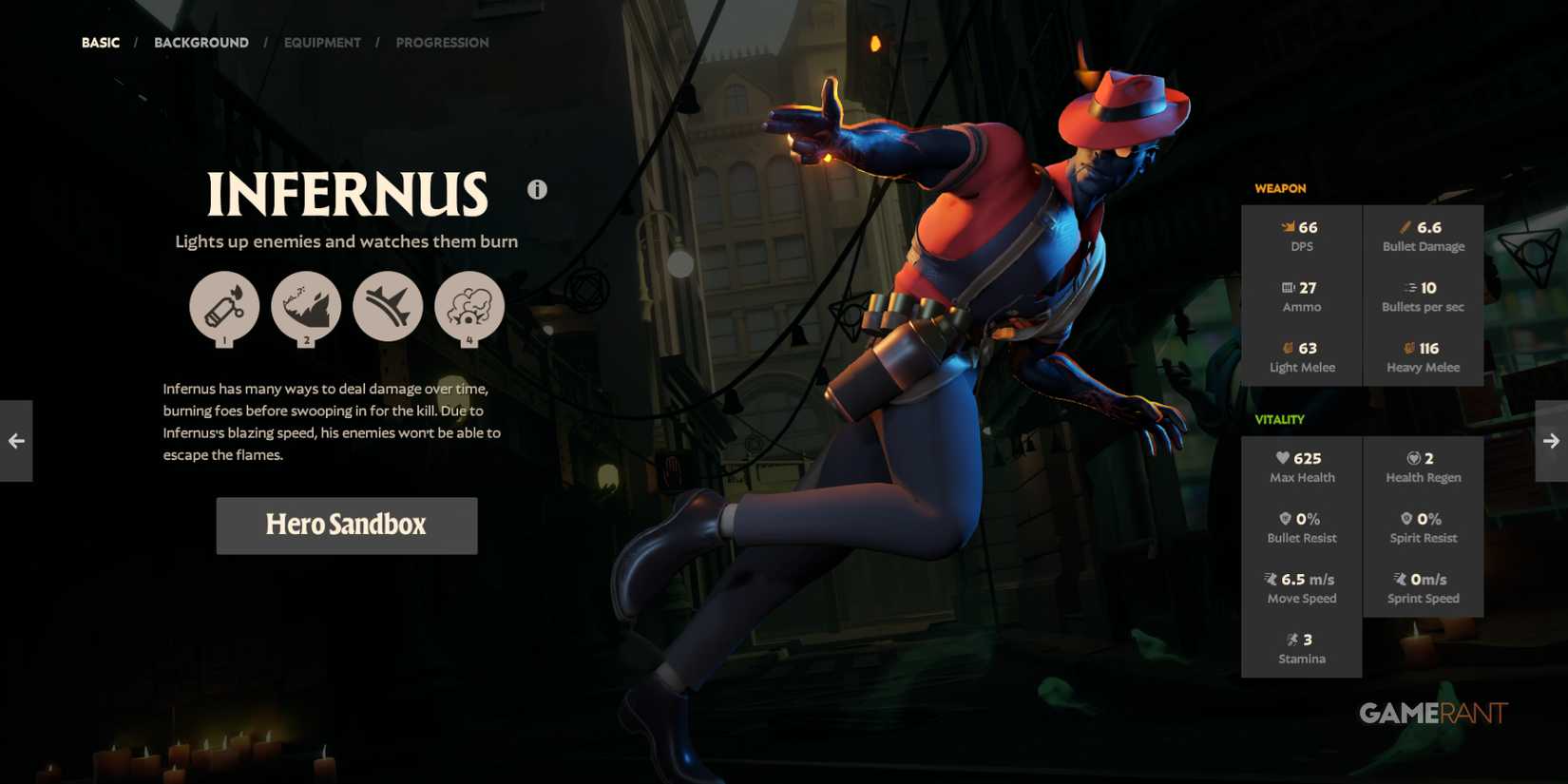Toggle the Bullet Resist shield stat

[1300, 527]
